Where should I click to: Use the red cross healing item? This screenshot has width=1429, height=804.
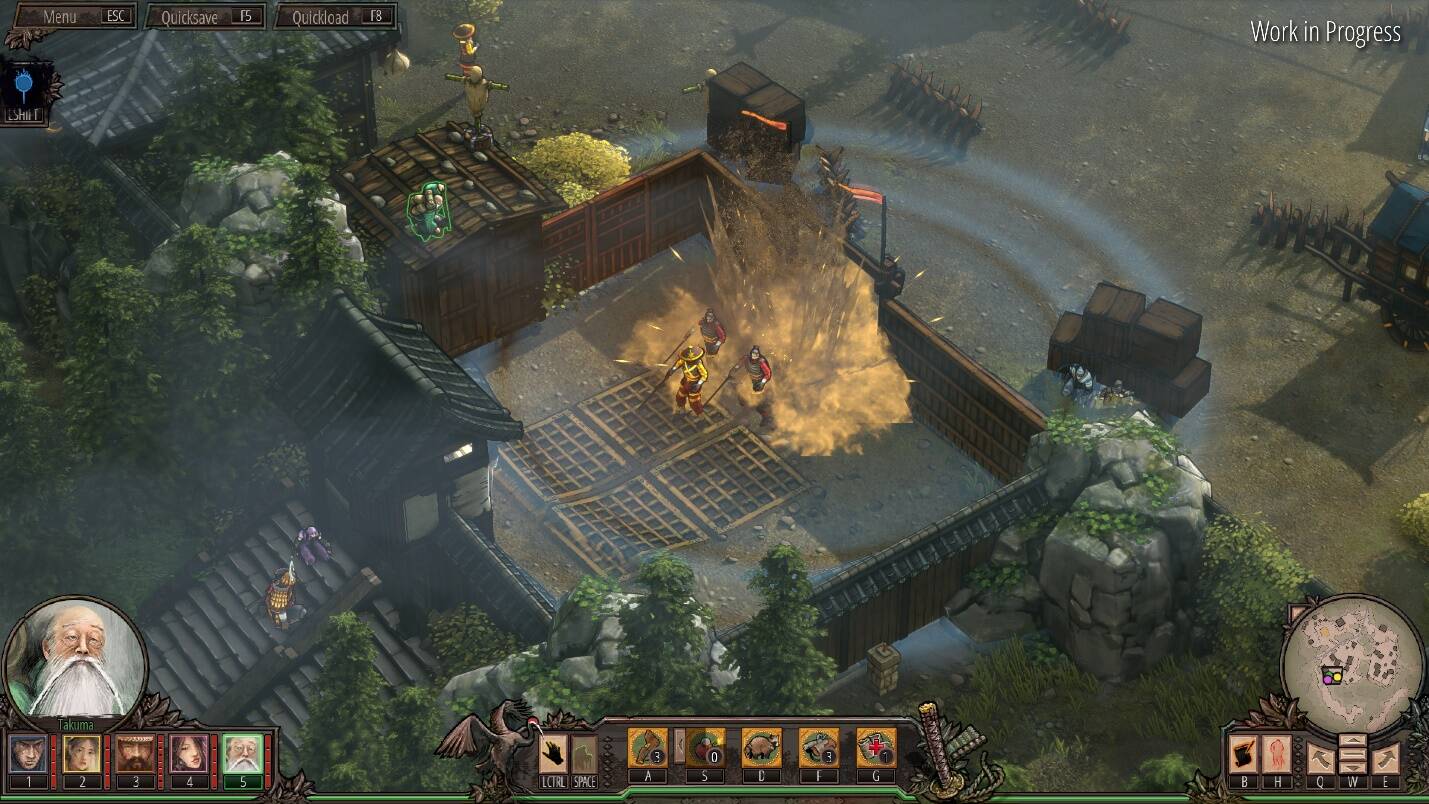pyautogui.click(x=876, y=748)
